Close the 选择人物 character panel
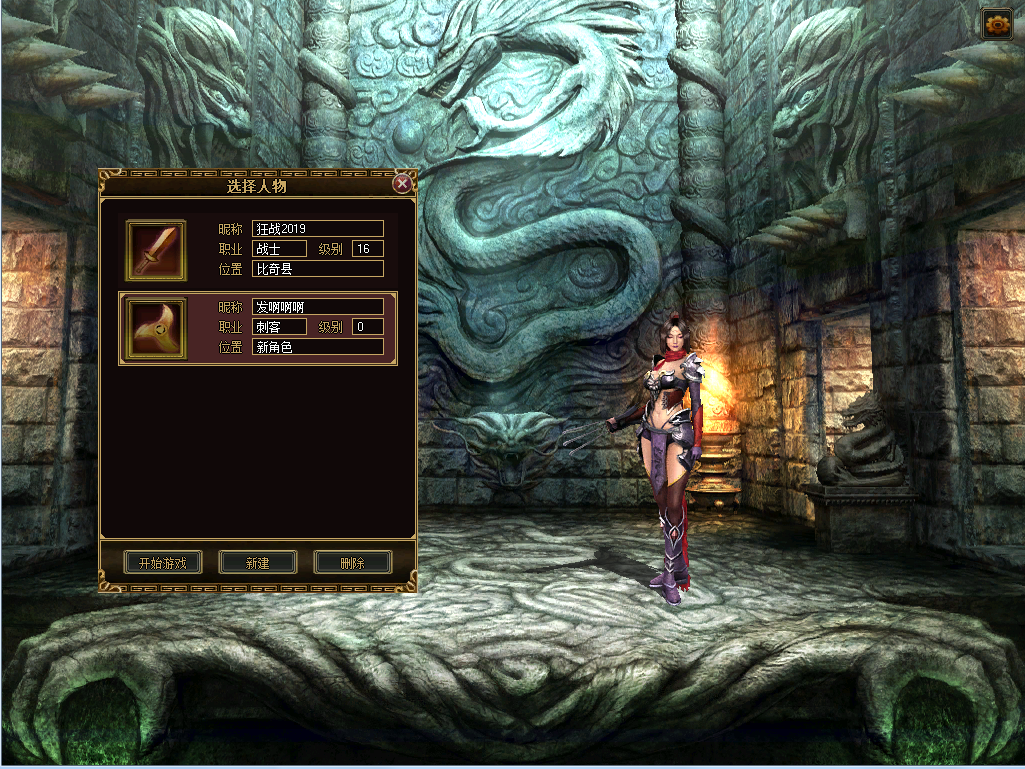The width and height of the screenshot is (1025, 769). coord(402,184)
